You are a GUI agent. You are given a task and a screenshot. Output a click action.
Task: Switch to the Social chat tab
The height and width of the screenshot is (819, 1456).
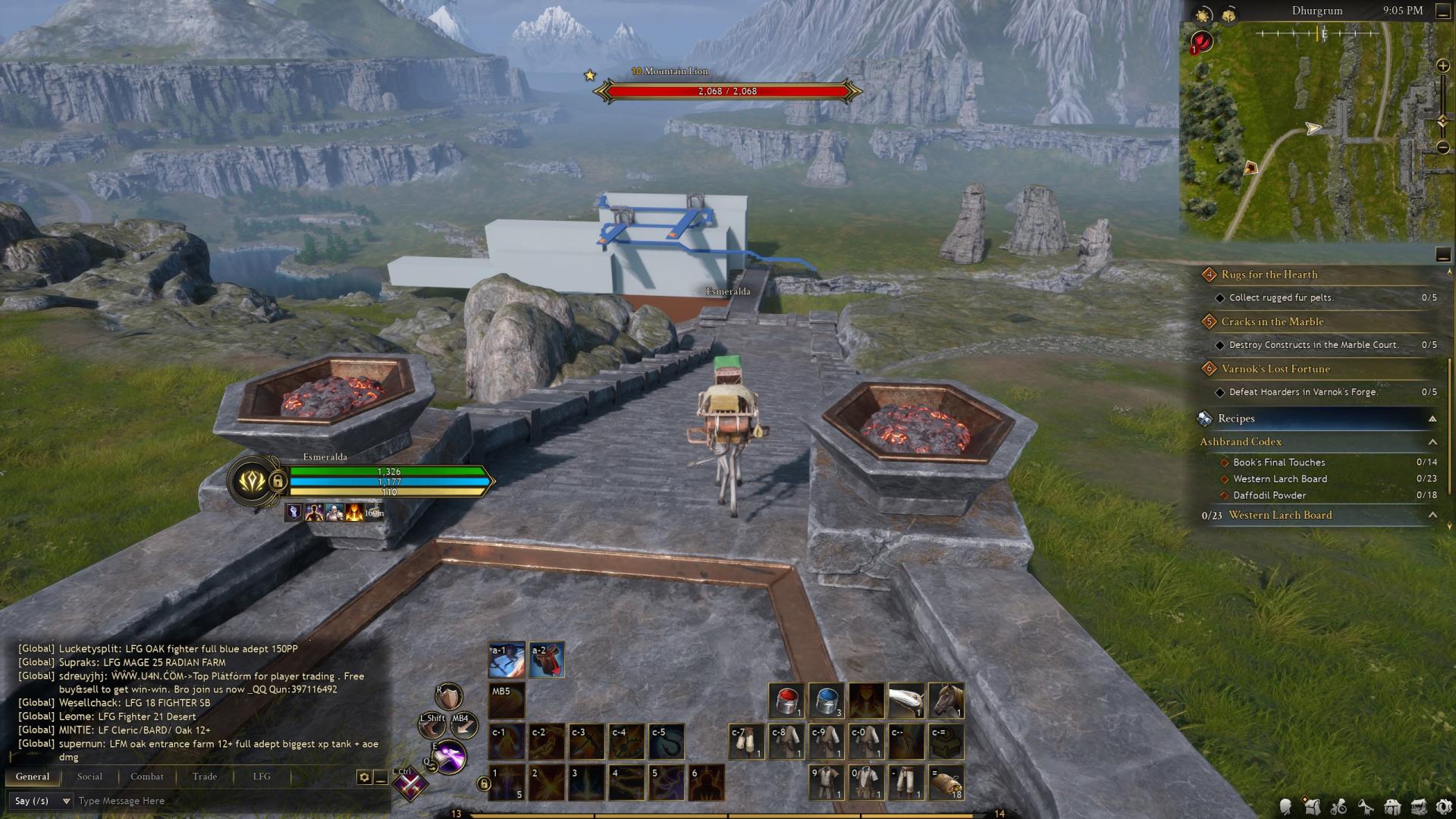pos(89,777)
